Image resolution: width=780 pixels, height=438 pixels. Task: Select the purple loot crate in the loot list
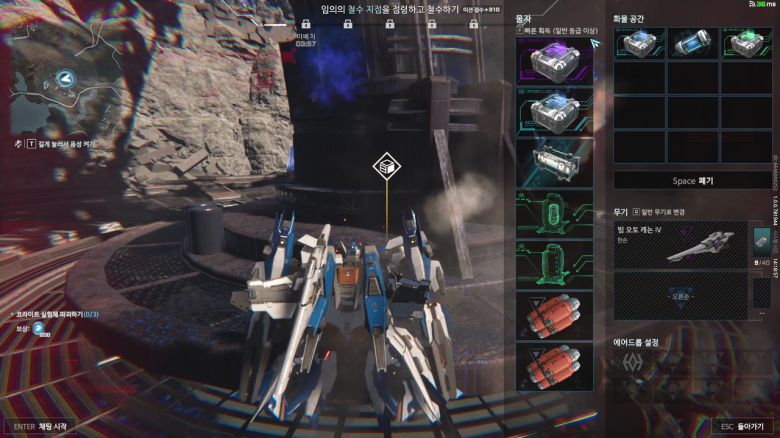point(553,61)
